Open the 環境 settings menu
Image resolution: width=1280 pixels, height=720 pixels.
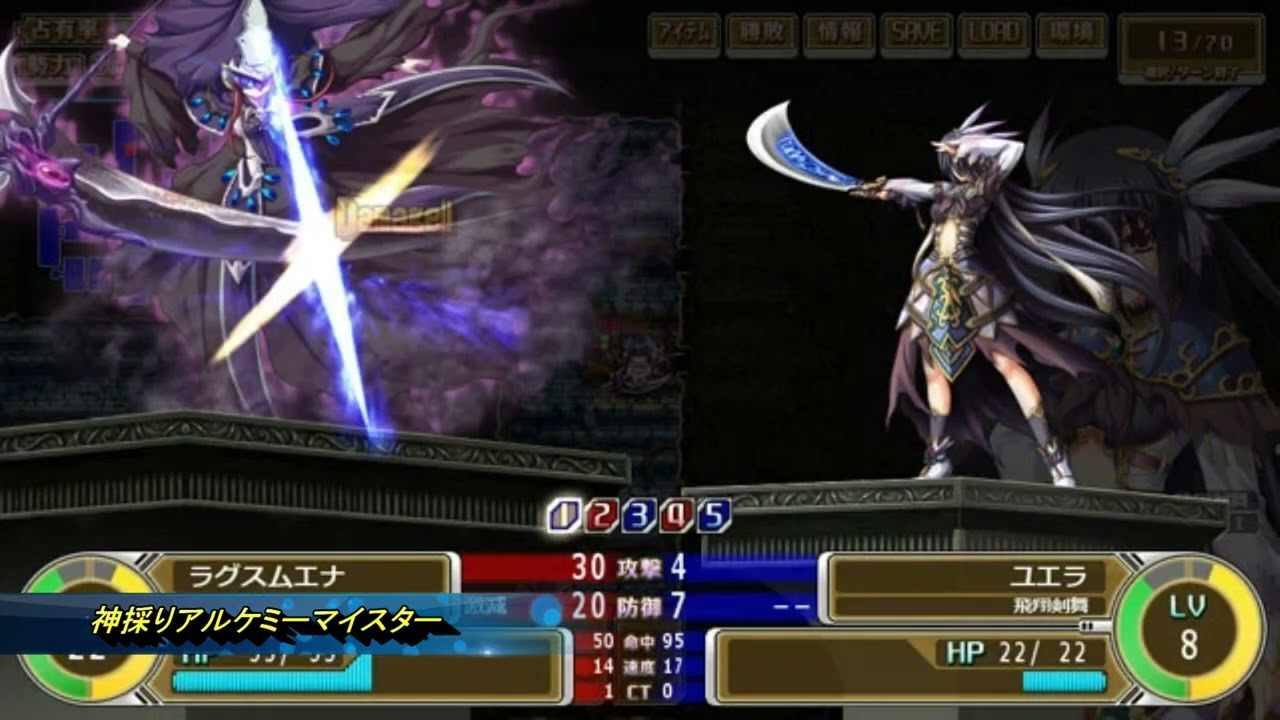[x=1071, y=35]
